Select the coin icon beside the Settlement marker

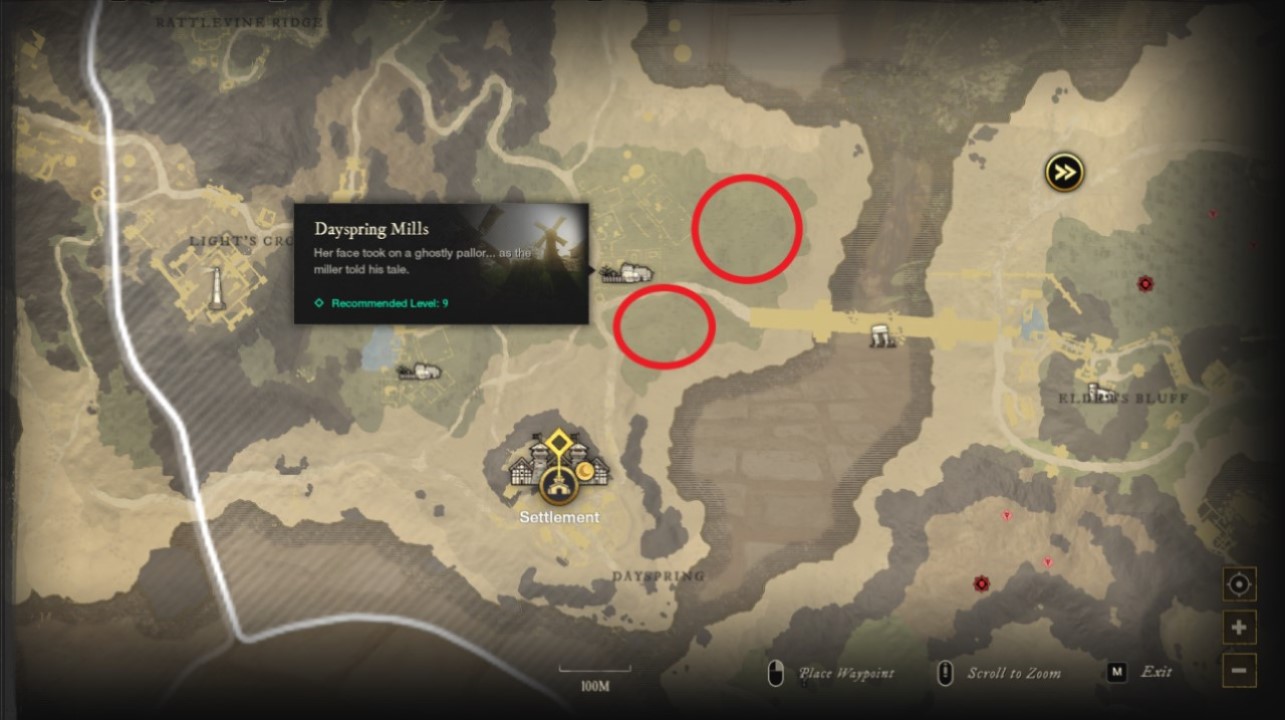(x=584, y=471)
